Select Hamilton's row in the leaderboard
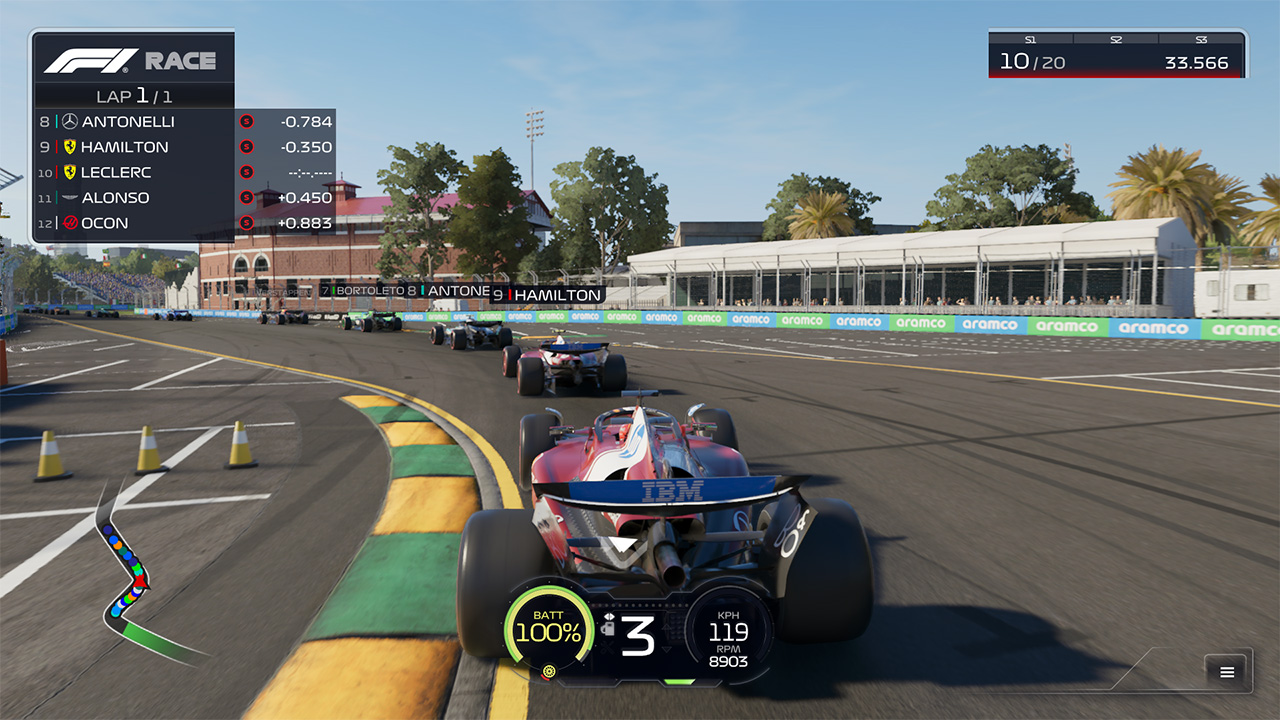1280x720 pixels. click(184, 147)
